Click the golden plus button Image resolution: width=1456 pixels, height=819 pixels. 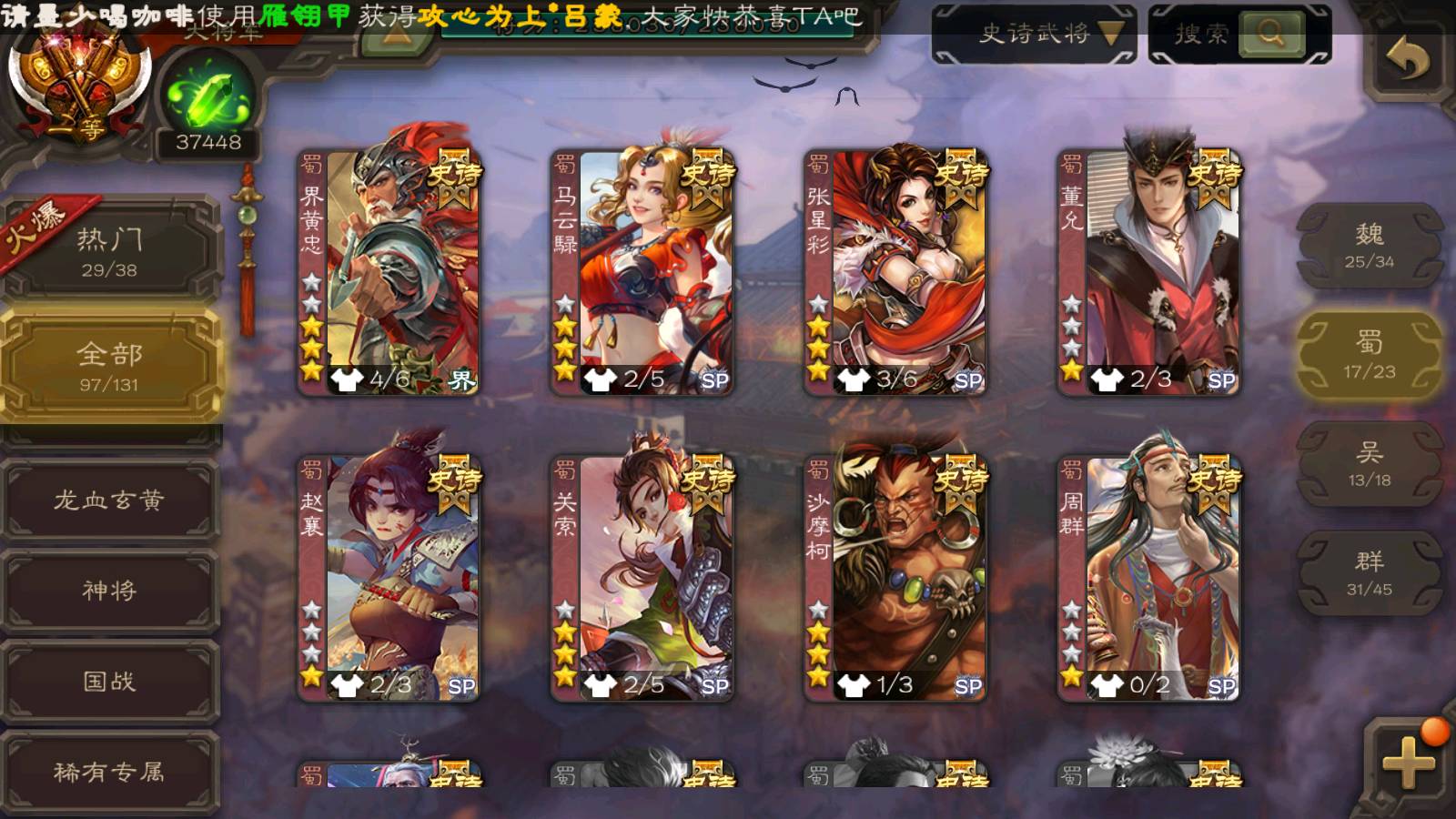coord(1408,761)
